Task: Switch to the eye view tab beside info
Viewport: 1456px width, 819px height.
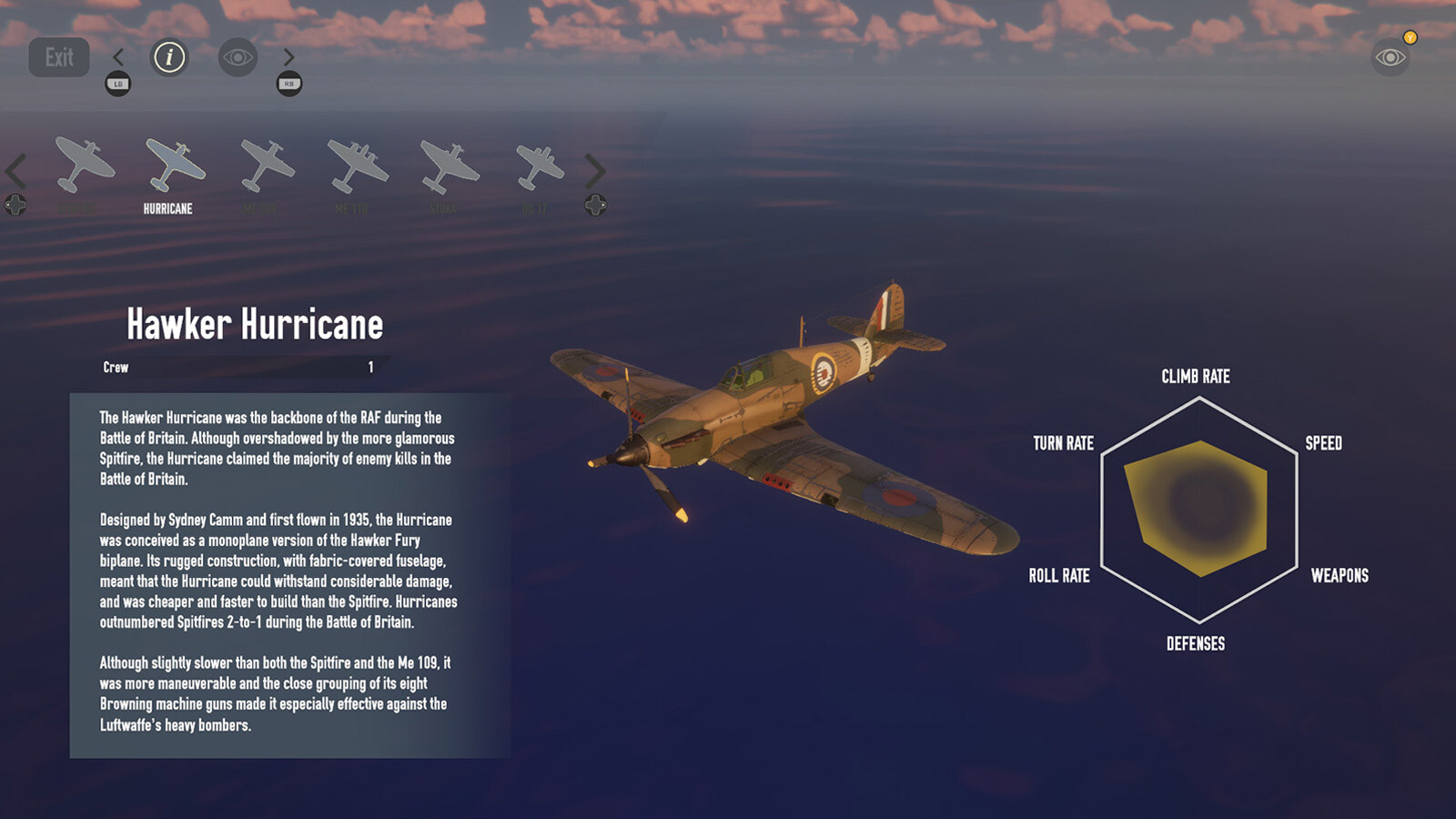Action: click(238, 57)
